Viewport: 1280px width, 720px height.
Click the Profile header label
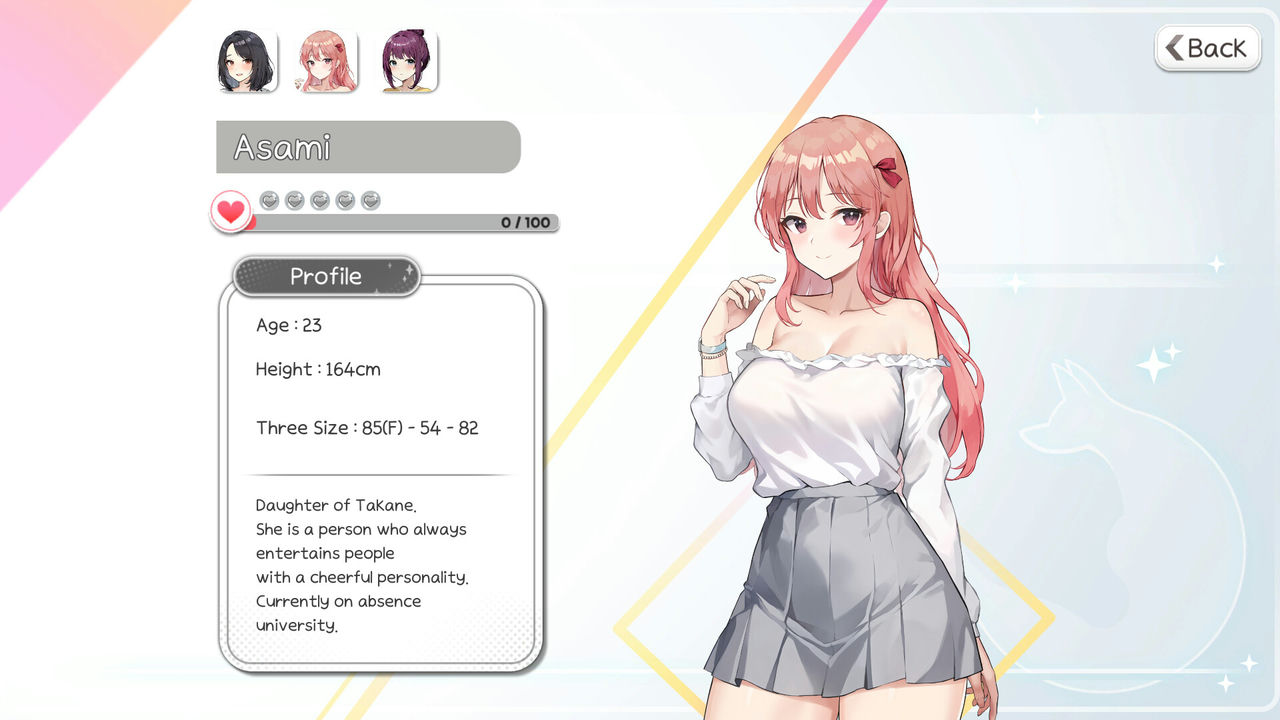tap(325, 276)
